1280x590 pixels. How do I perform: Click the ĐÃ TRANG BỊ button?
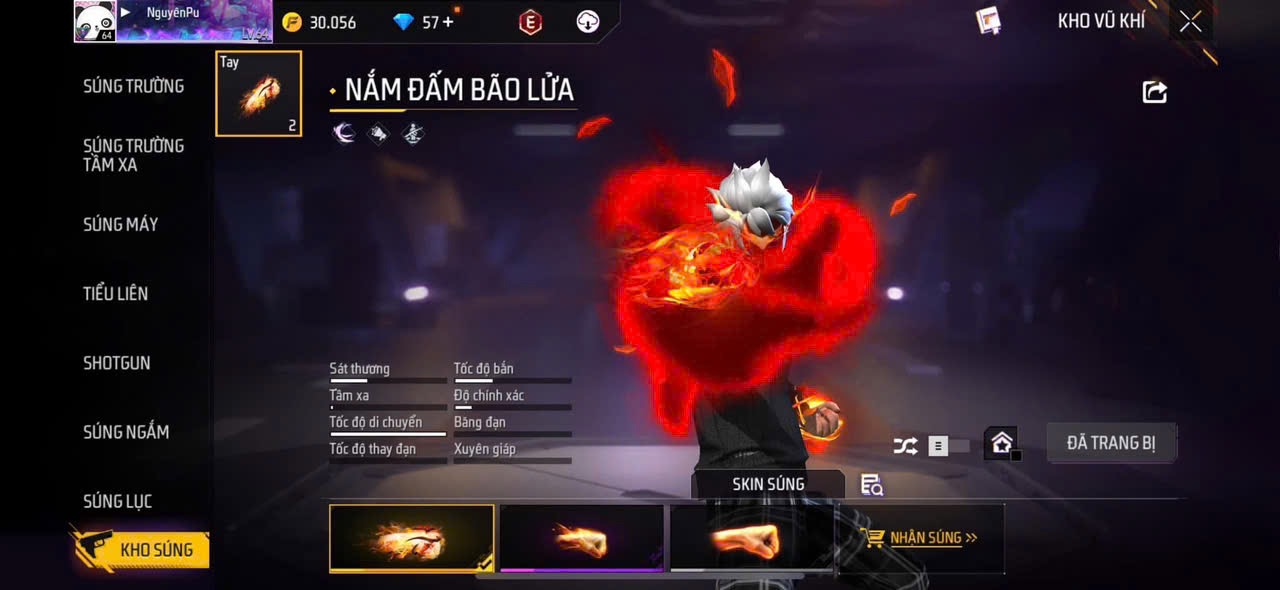click(1111, 442)
